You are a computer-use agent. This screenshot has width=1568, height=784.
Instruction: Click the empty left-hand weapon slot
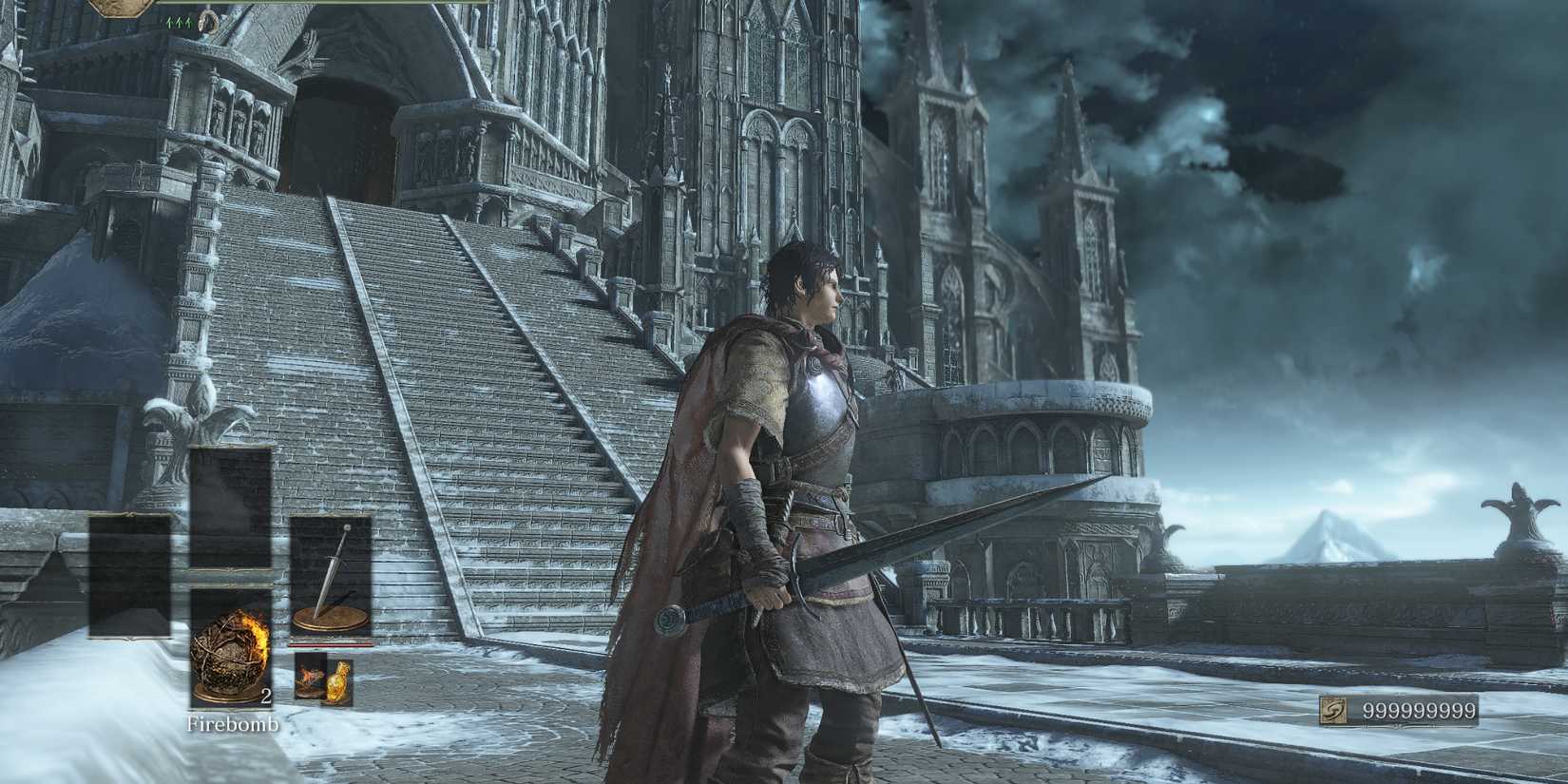tap(129, 574)
